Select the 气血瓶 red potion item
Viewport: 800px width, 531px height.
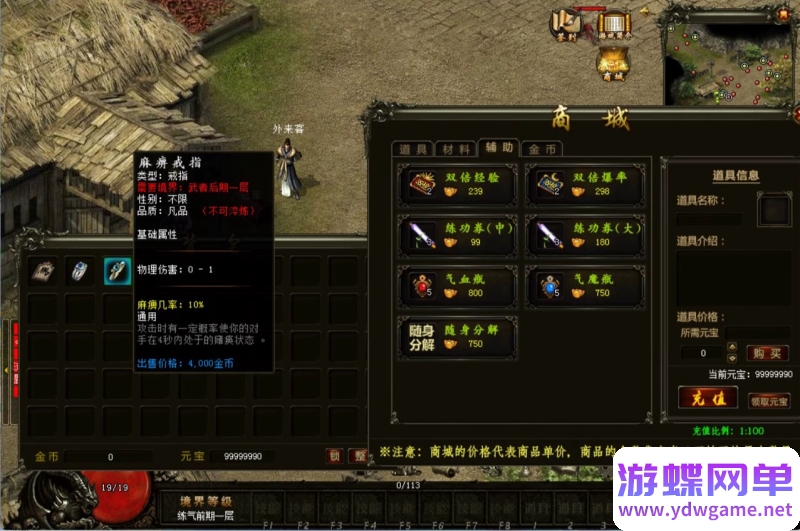pyautogui.click(x=457, y=286)
